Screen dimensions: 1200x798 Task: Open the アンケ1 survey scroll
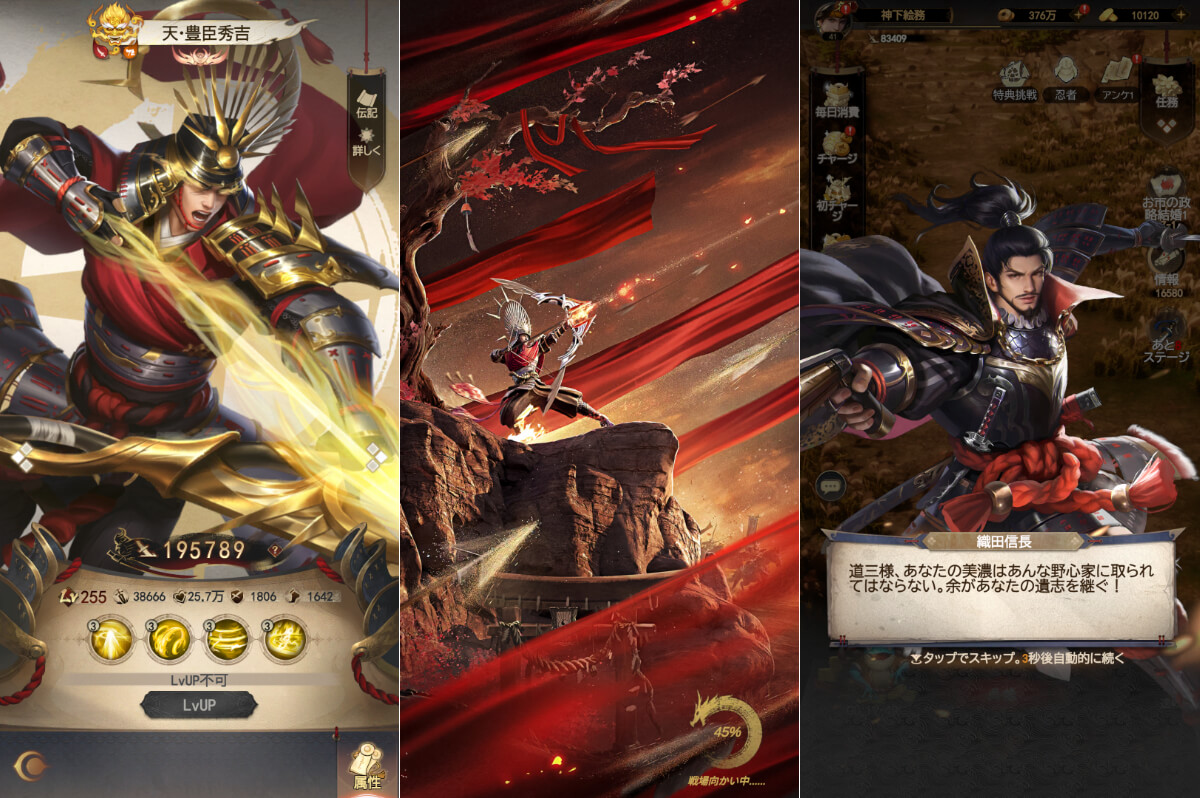click(x=1116, y=79)
